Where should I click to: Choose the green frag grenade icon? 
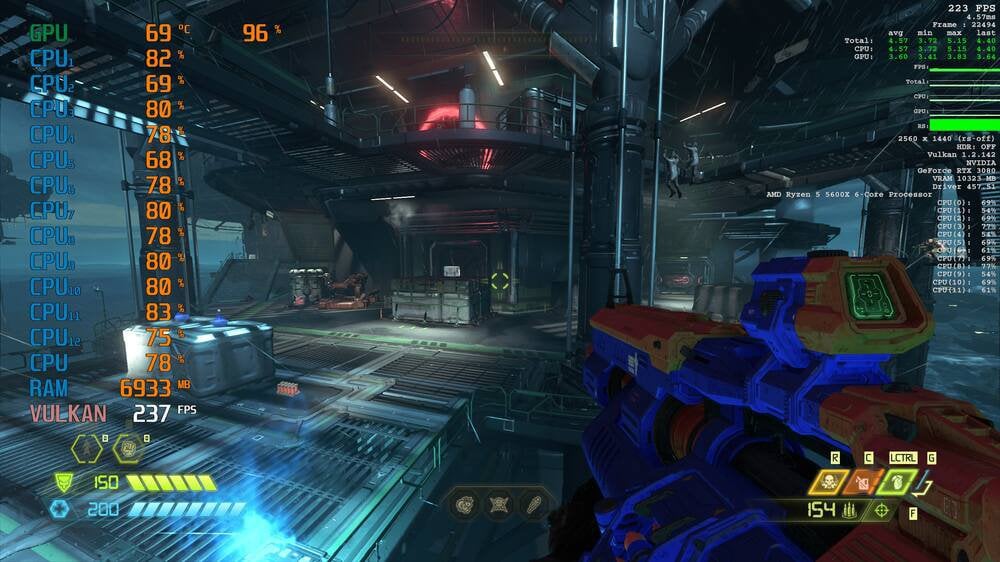point(896,483)
